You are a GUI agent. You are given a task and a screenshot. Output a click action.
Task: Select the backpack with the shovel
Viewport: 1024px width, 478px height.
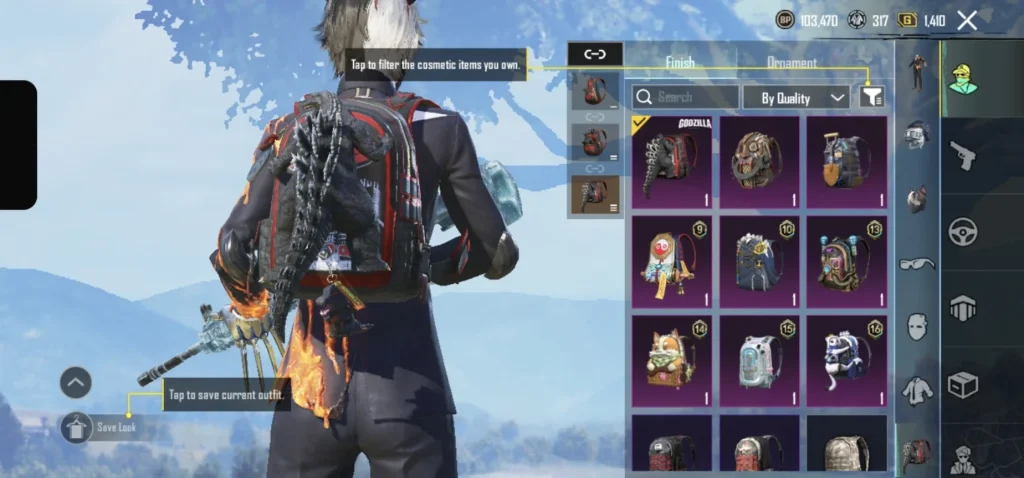847,161
